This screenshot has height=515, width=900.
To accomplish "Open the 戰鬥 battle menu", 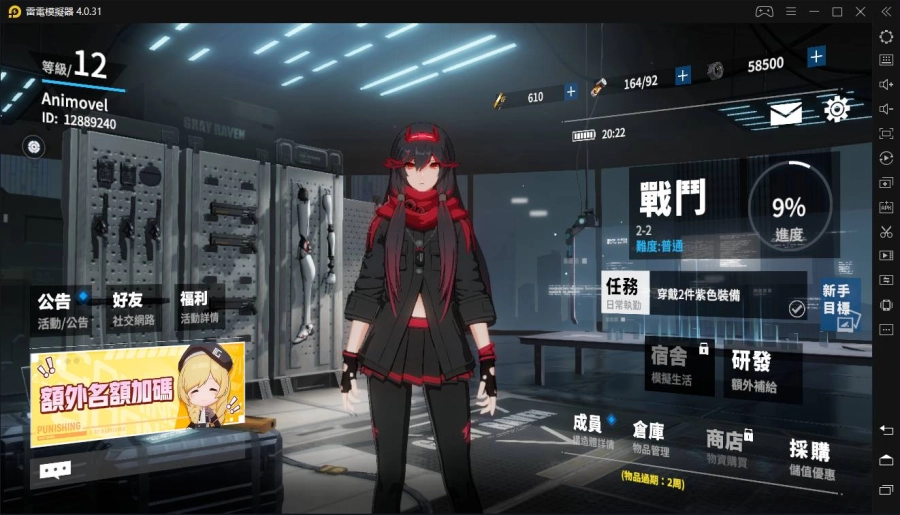I will 678,205.
